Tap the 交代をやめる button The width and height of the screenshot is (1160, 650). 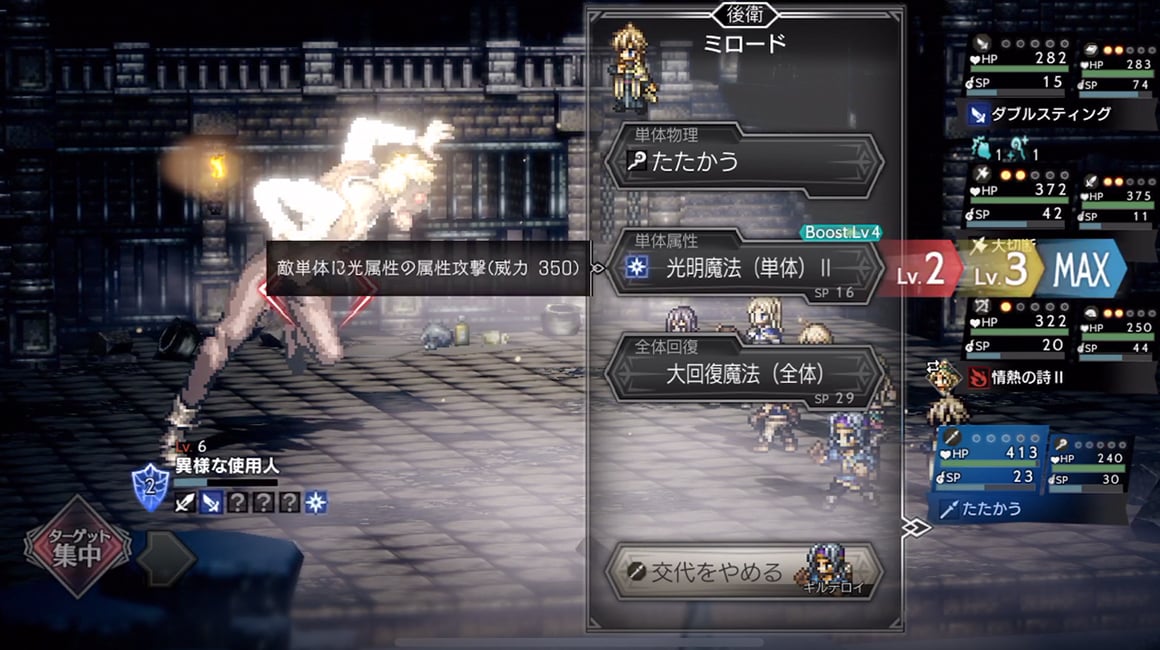point(744,572)
